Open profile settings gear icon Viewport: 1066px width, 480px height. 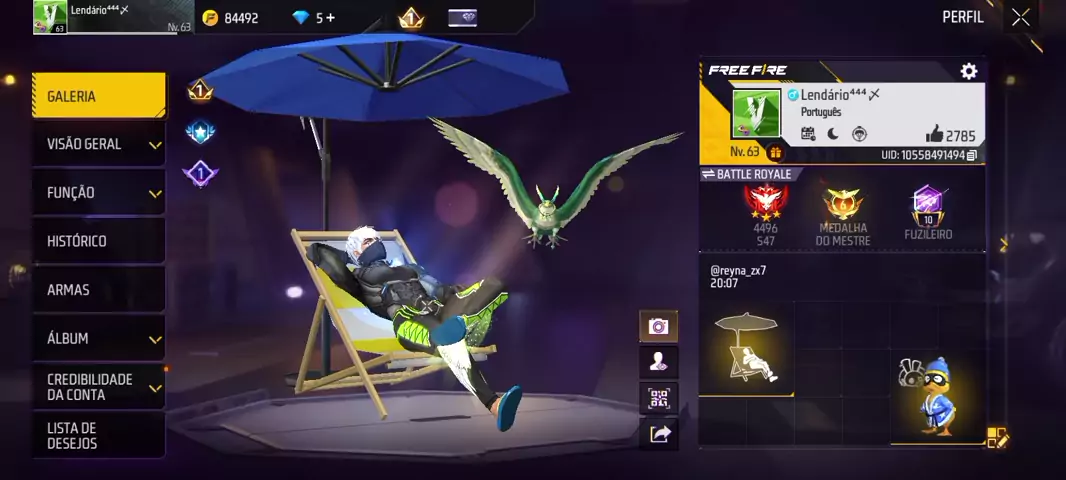pyautogui.click(x=968, y=71)
